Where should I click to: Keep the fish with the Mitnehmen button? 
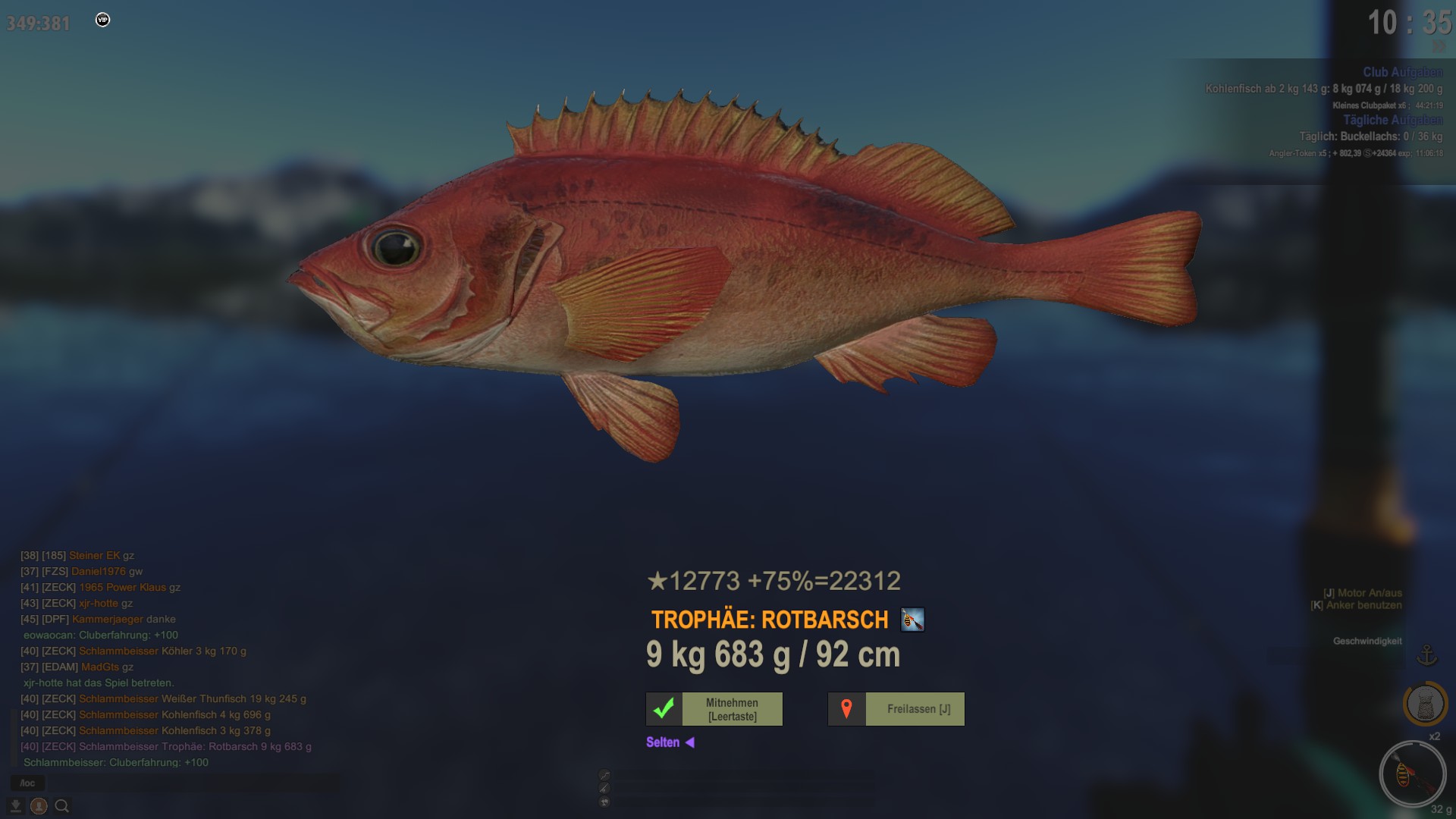click(714, 709)
